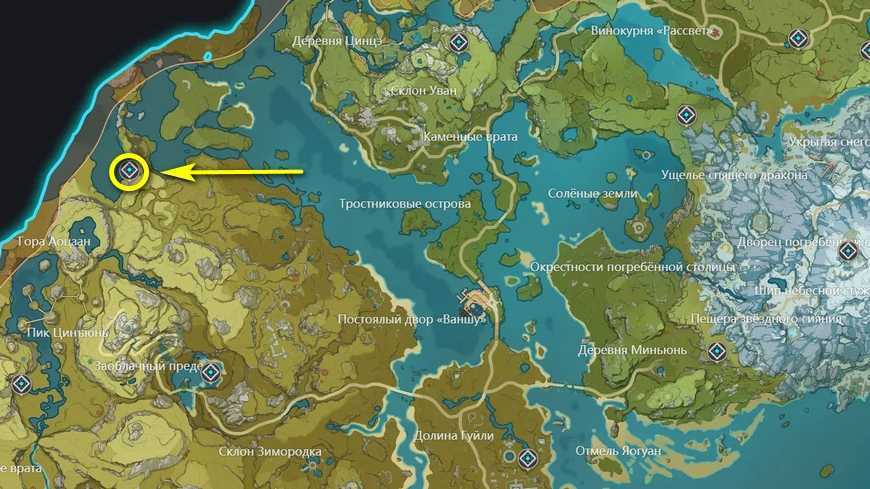Select the waypoint below Пик Цинъюнь at map edge

point(20,383)
